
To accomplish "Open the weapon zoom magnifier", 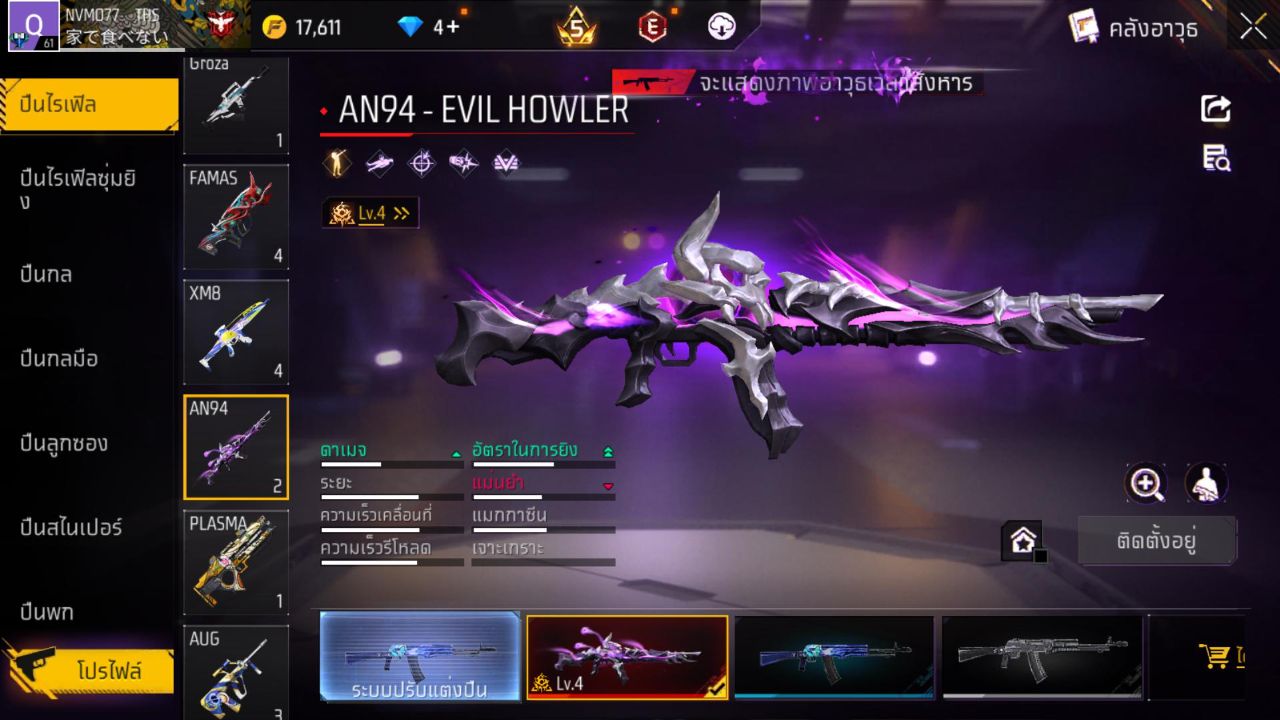I will coord(1146,485).
